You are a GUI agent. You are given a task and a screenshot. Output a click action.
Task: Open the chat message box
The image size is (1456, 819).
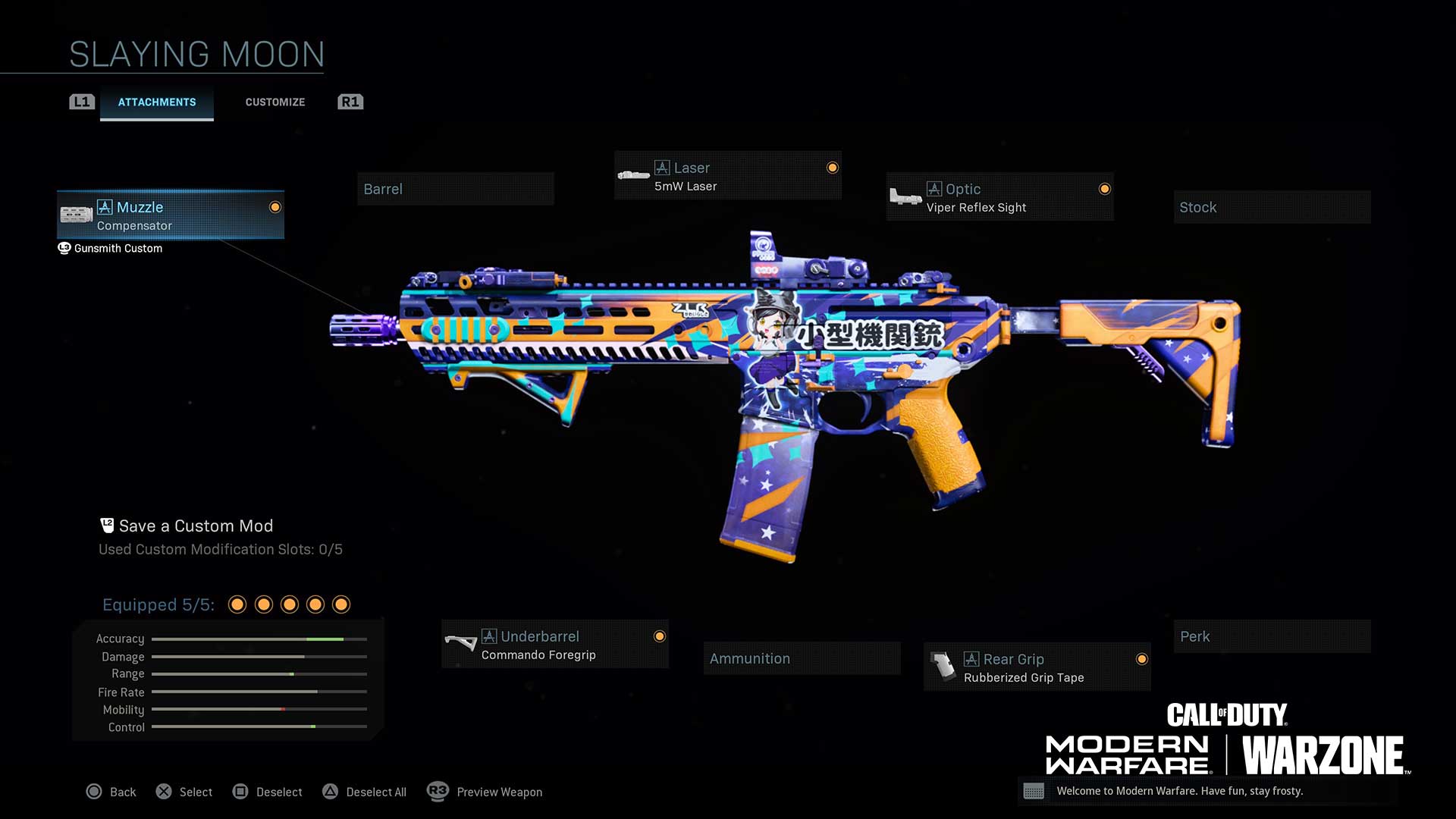(1206, 791)
